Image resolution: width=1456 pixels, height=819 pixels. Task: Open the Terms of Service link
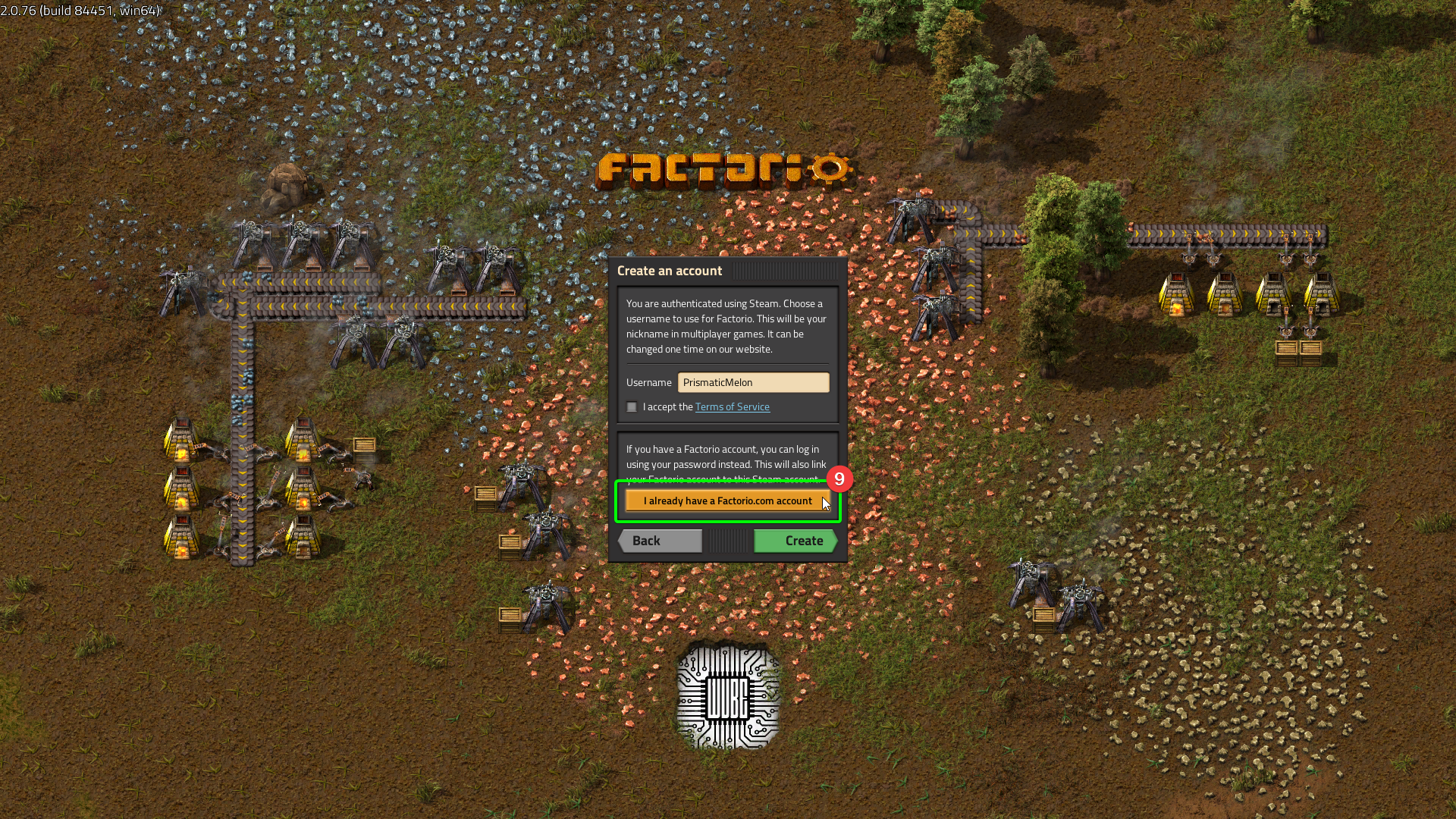pos(732,406)
